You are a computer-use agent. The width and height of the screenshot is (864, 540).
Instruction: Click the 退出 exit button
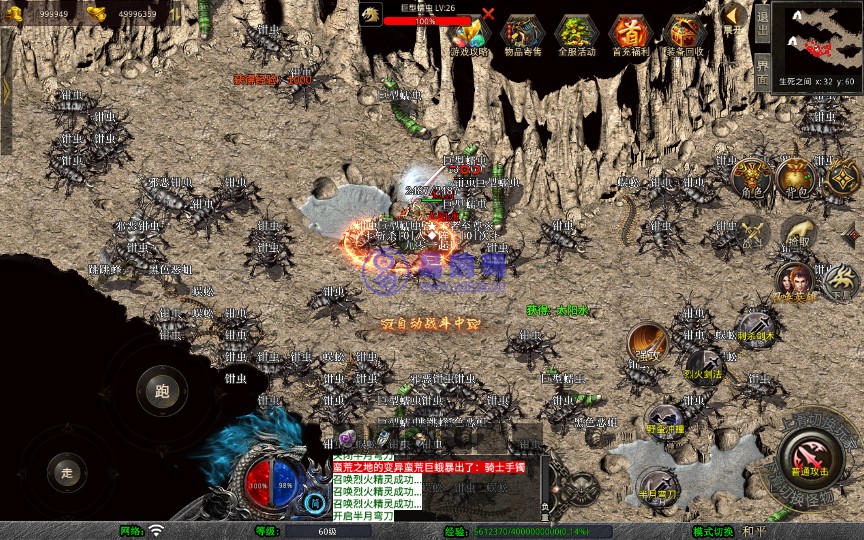click(x=762, y=20)
